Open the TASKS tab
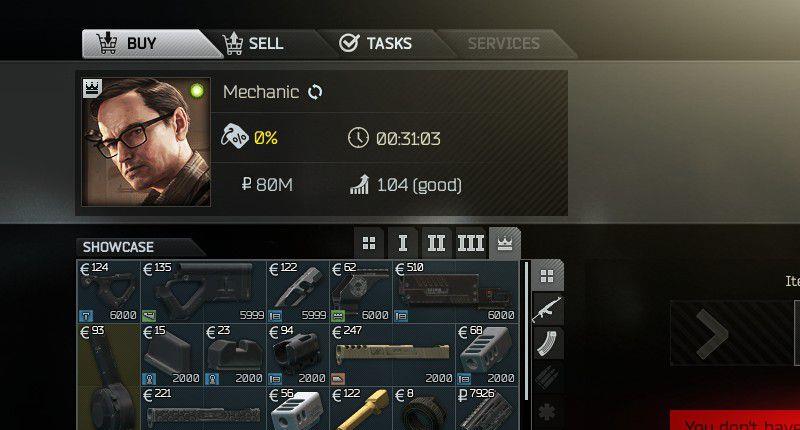Image resolution: width=800 pixels, height=430 pixels. click(x=376, y=44)
